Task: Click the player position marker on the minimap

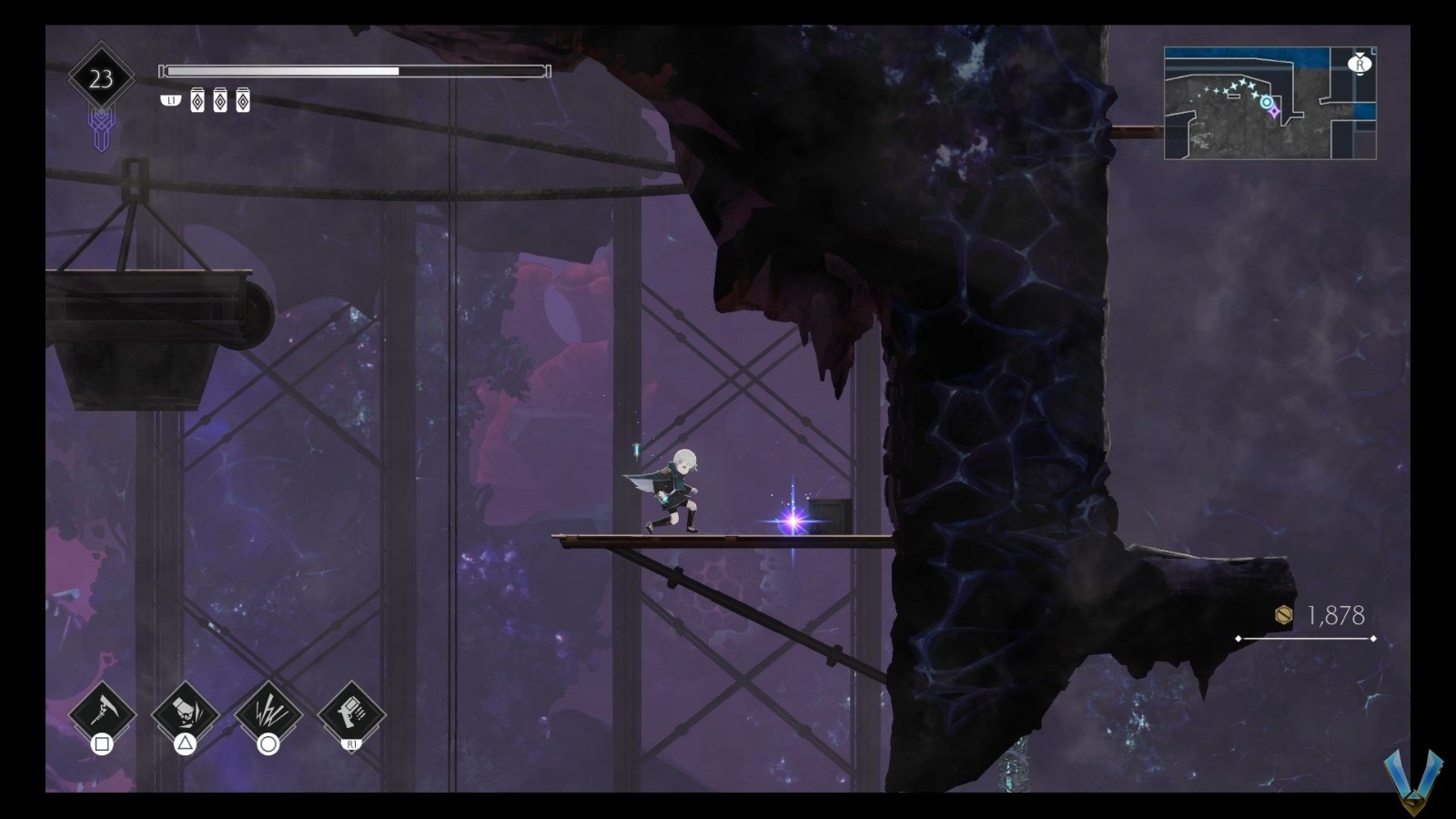Action: click(1267, 102)
